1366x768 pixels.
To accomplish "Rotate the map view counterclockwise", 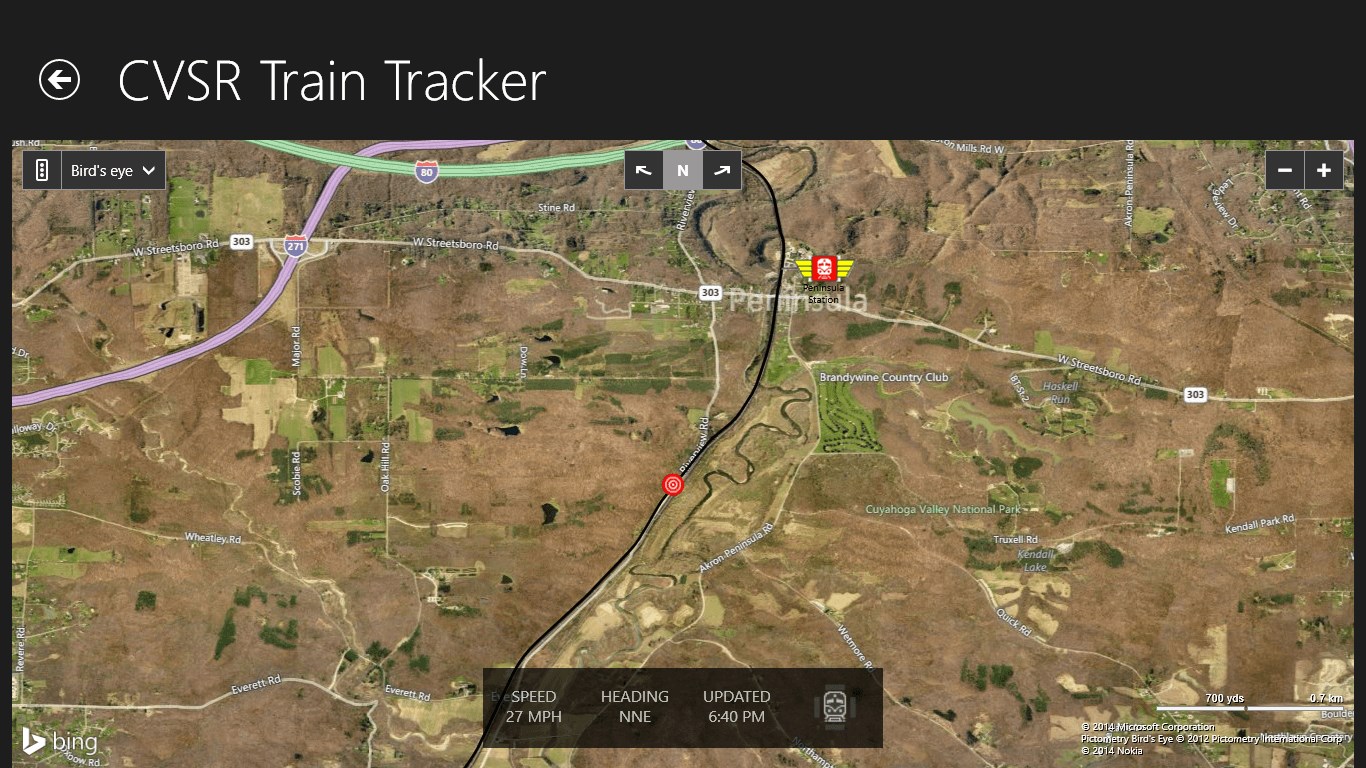I will point(644,171).
